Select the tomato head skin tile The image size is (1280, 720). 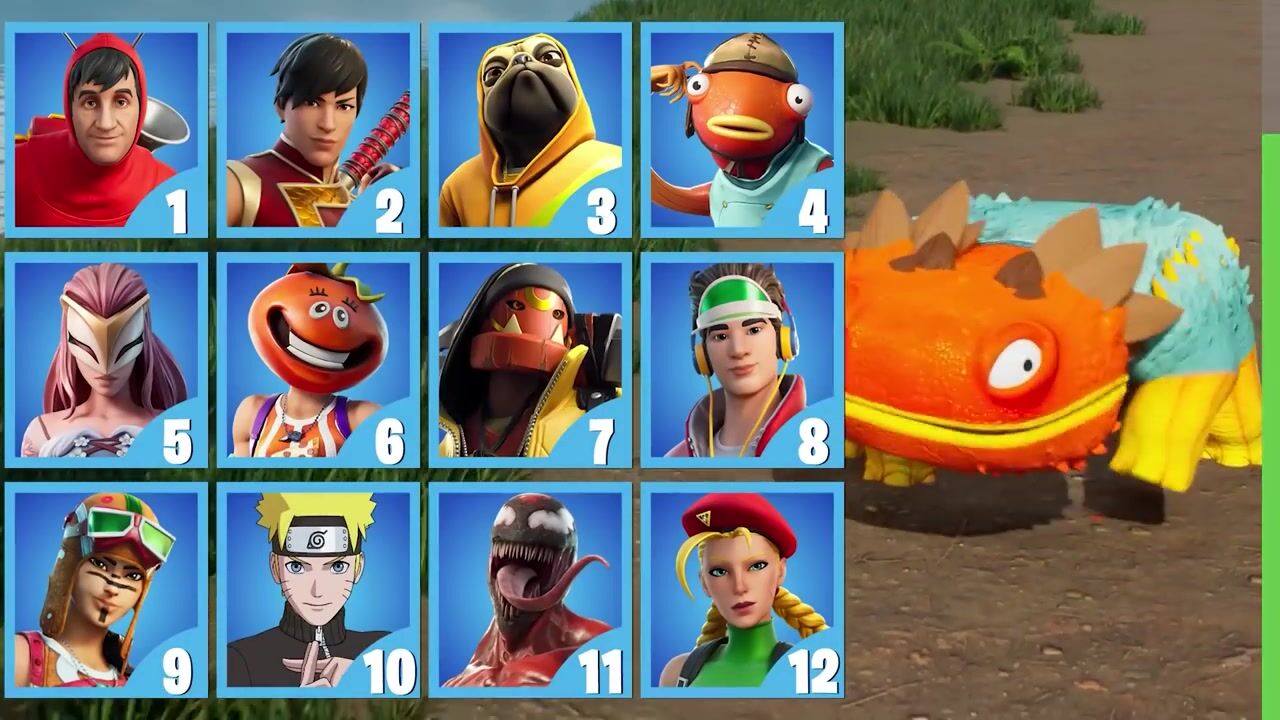(318, 360)
